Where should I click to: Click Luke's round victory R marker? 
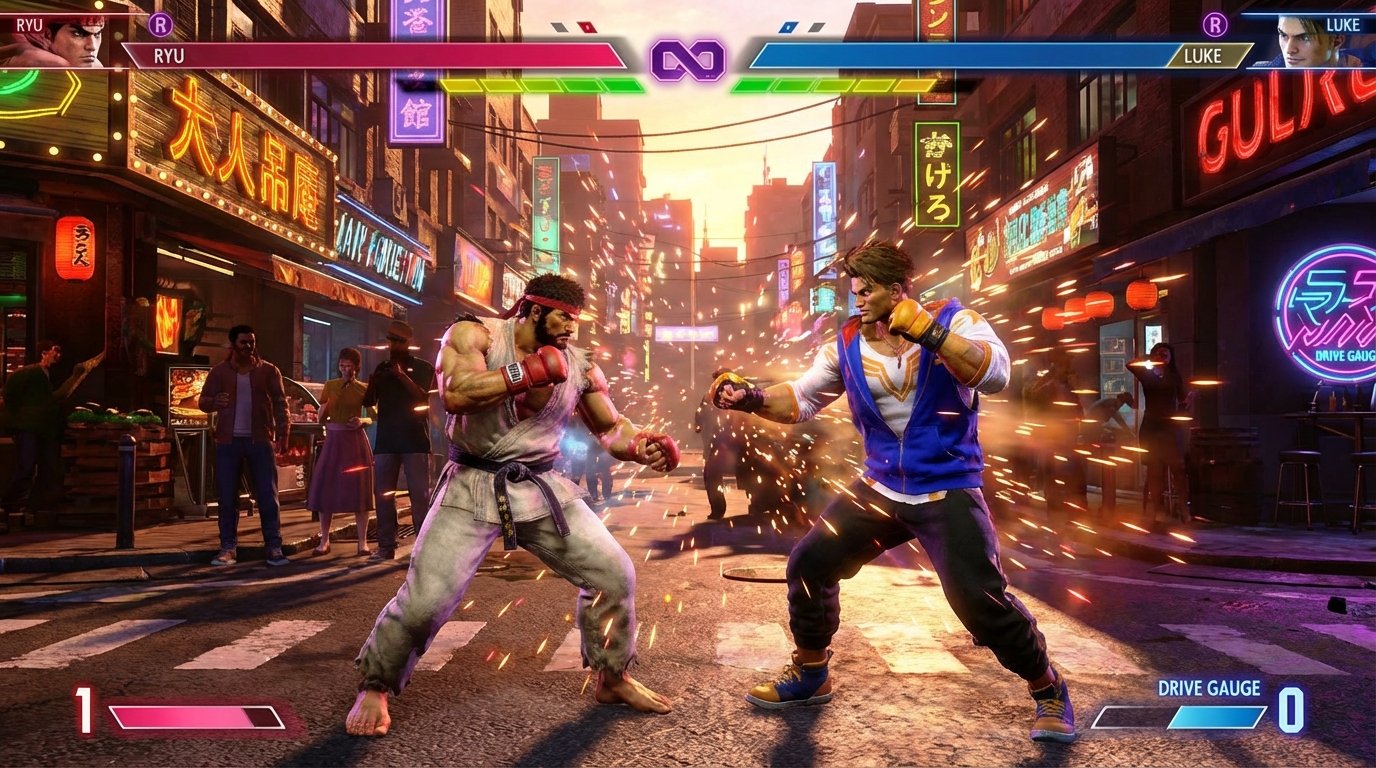(x=1215, y=24)
